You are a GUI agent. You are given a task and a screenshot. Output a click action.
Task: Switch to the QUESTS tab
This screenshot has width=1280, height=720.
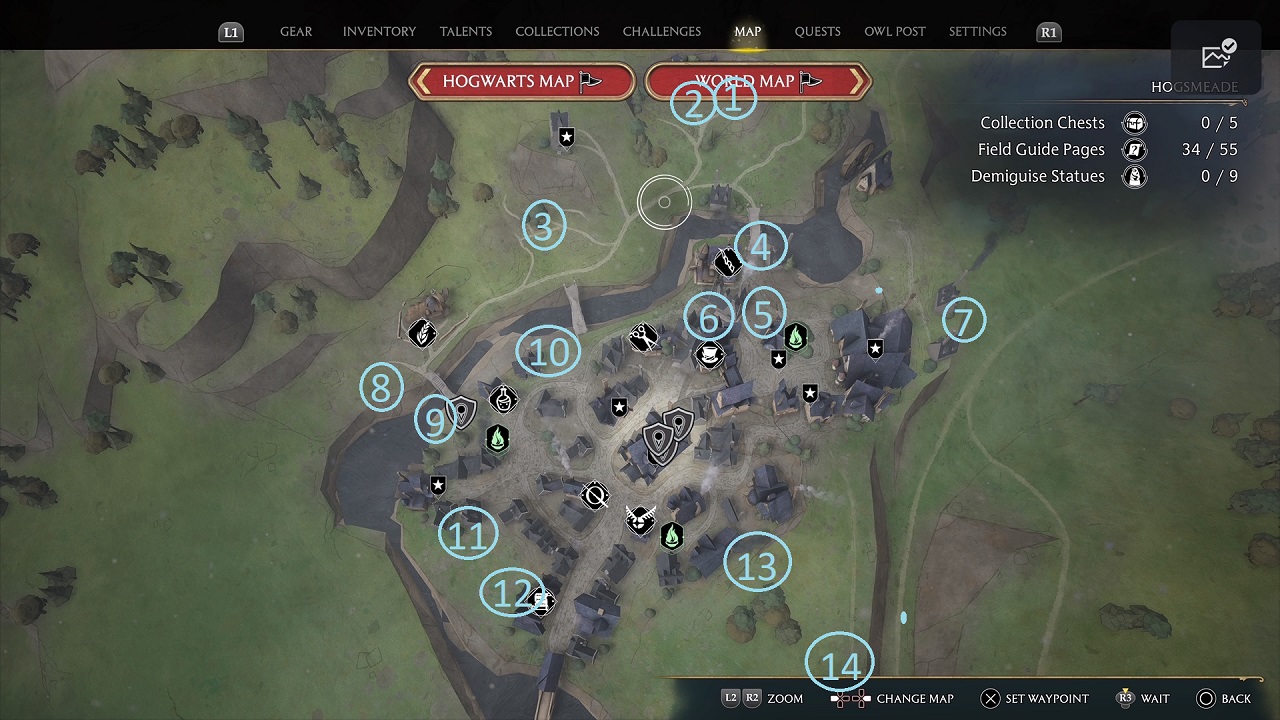click(x=817, y=31)
